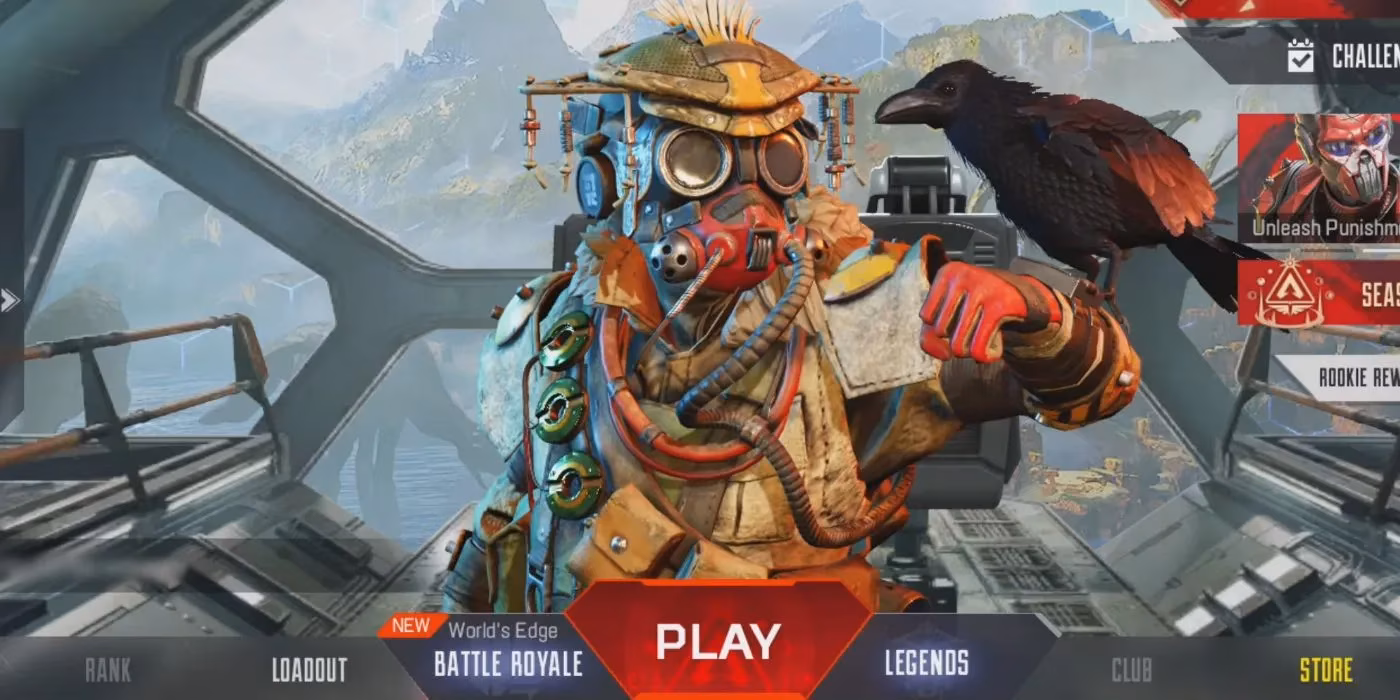Open the Club menu
Screen dimensions: 1400x700
(x=1131, y=669)
